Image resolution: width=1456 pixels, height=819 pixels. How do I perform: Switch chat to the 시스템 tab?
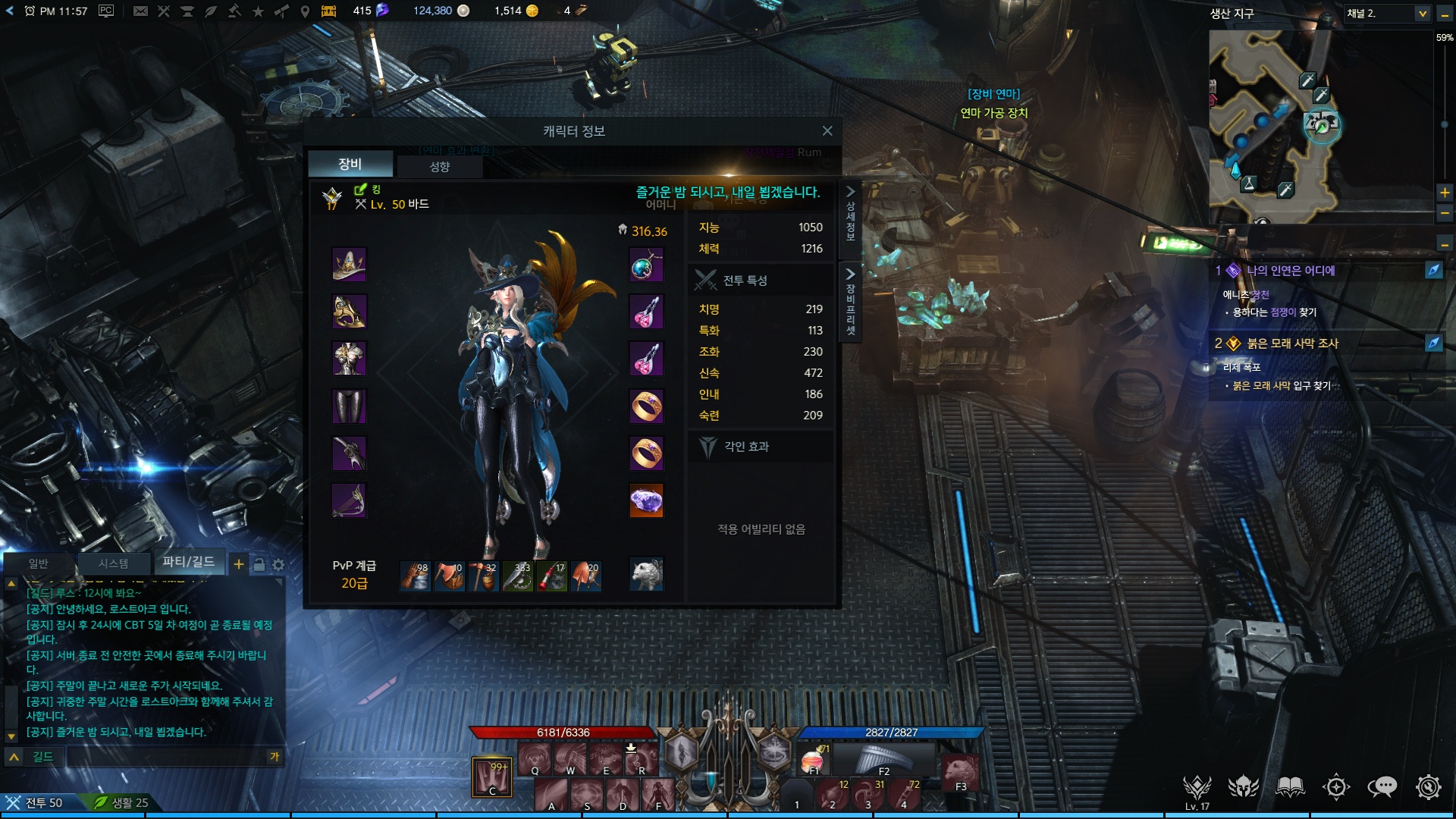pyautogui.click(x=113, y=563)
